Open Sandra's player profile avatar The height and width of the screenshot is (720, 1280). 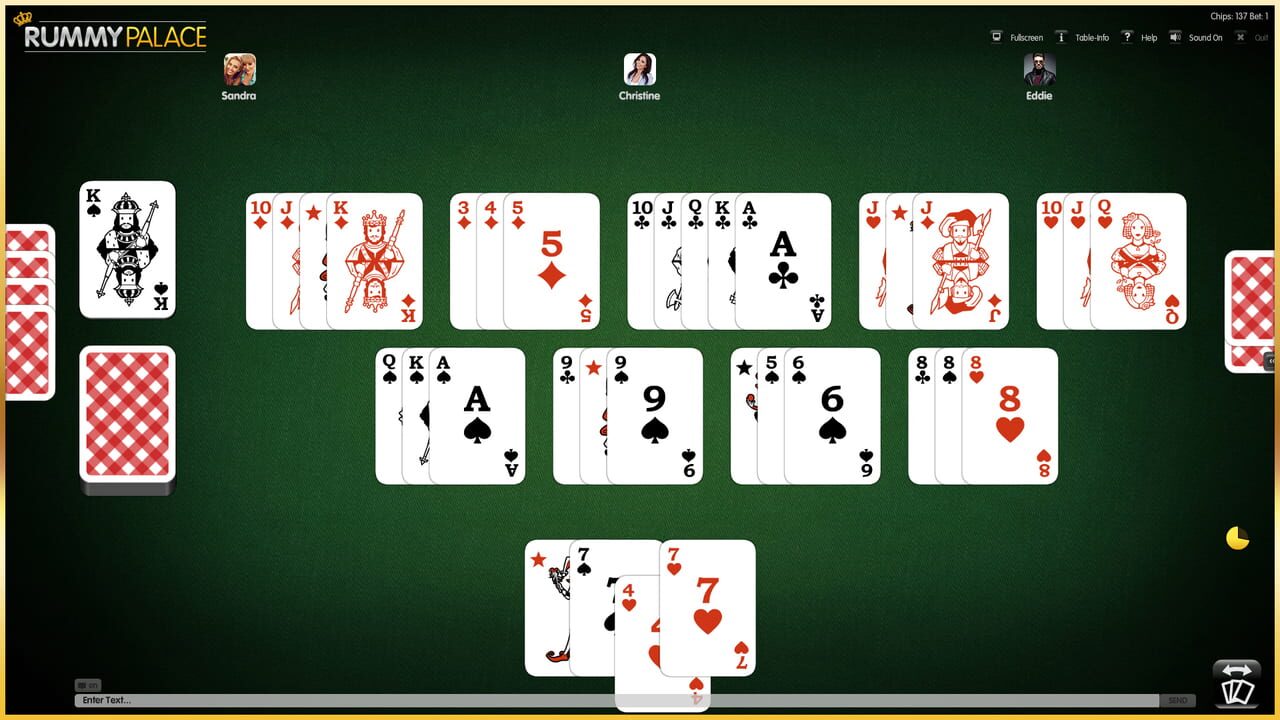[238, 72]
